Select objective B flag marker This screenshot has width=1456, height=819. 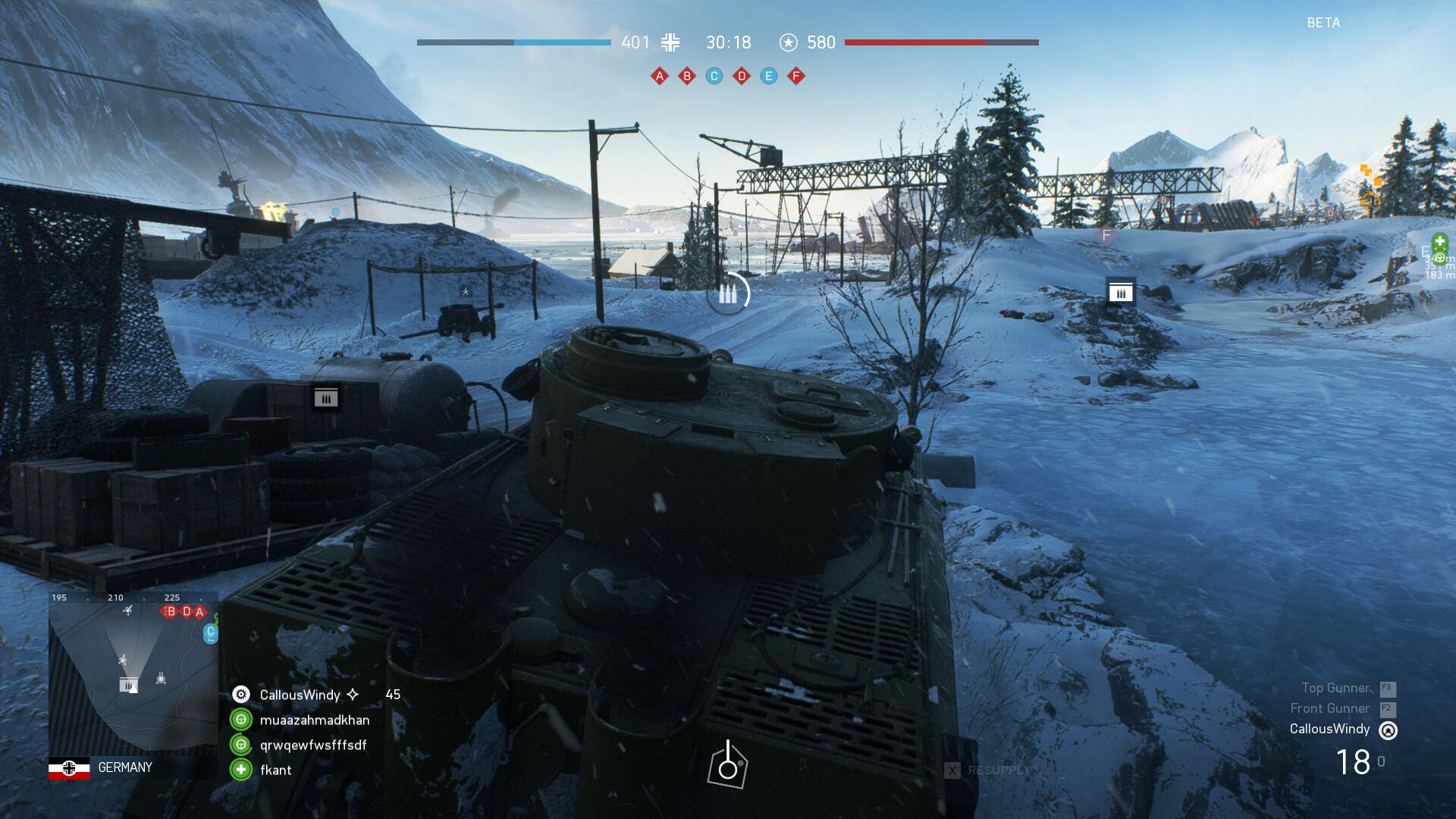pos(687,76)
